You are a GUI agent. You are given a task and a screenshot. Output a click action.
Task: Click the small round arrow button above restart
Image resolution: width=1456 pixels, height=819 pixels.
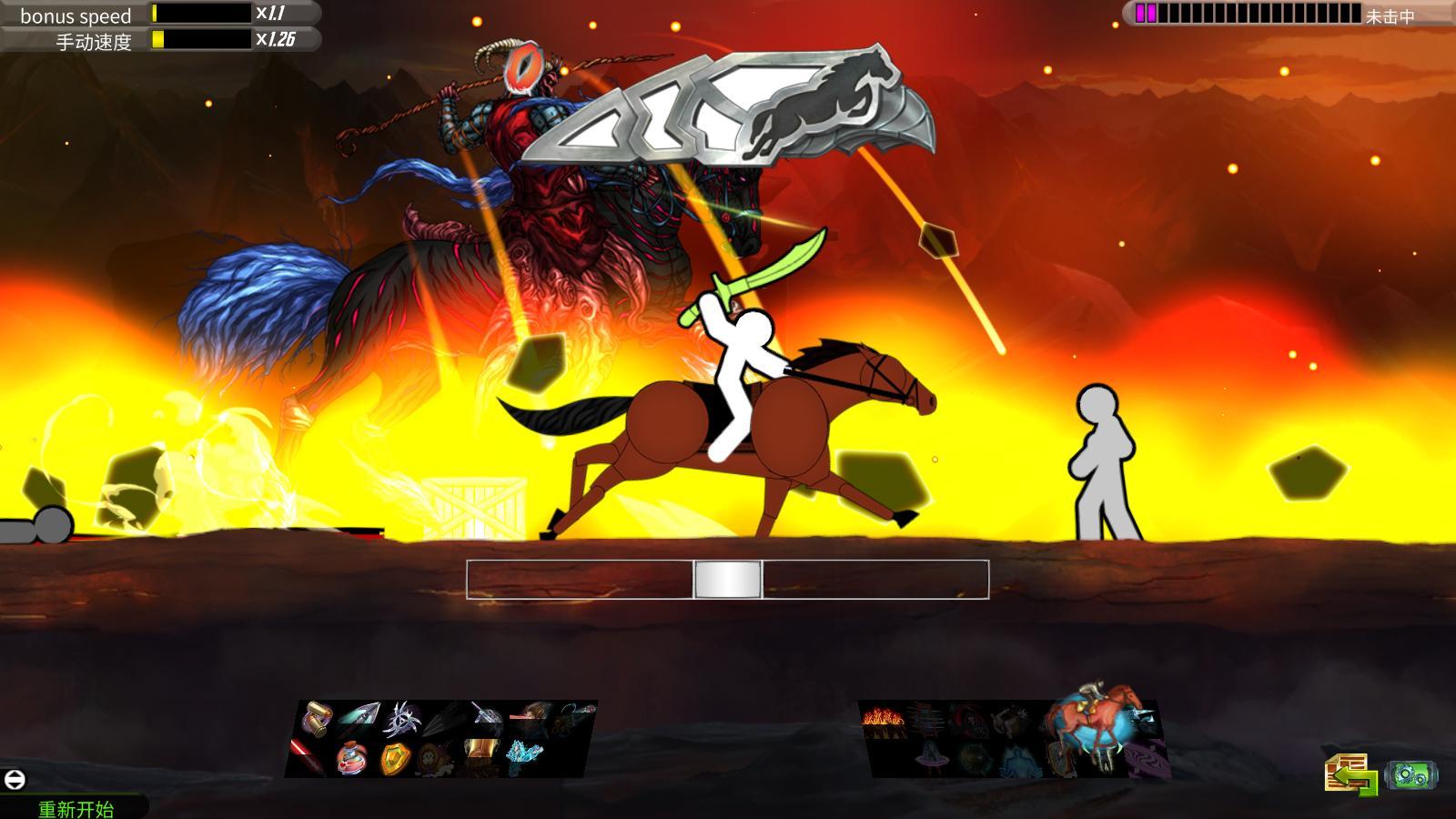point(15,780)
